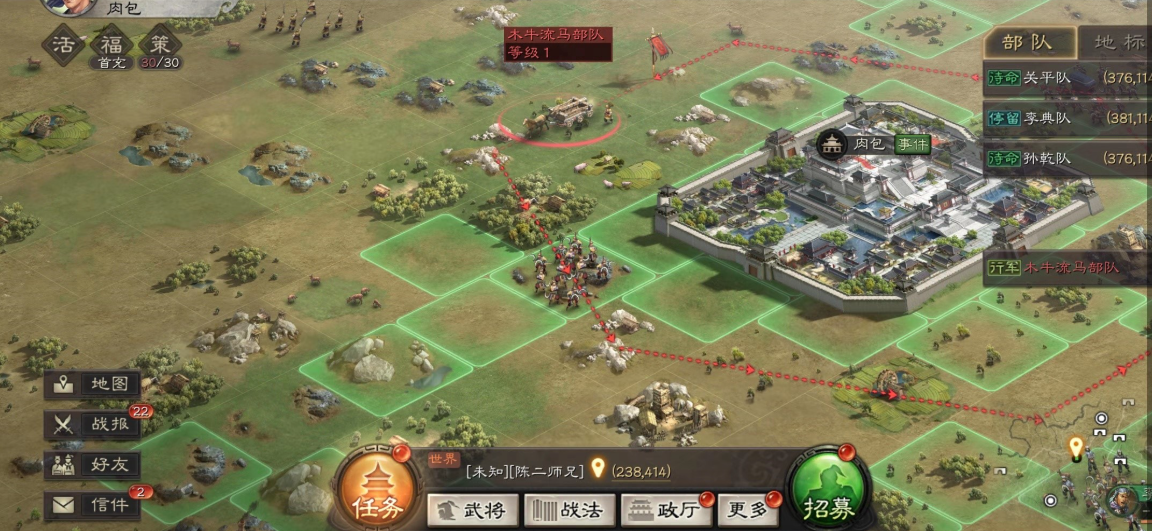
Task: Switch to the 部队 troops tab
Action: 1029,42
